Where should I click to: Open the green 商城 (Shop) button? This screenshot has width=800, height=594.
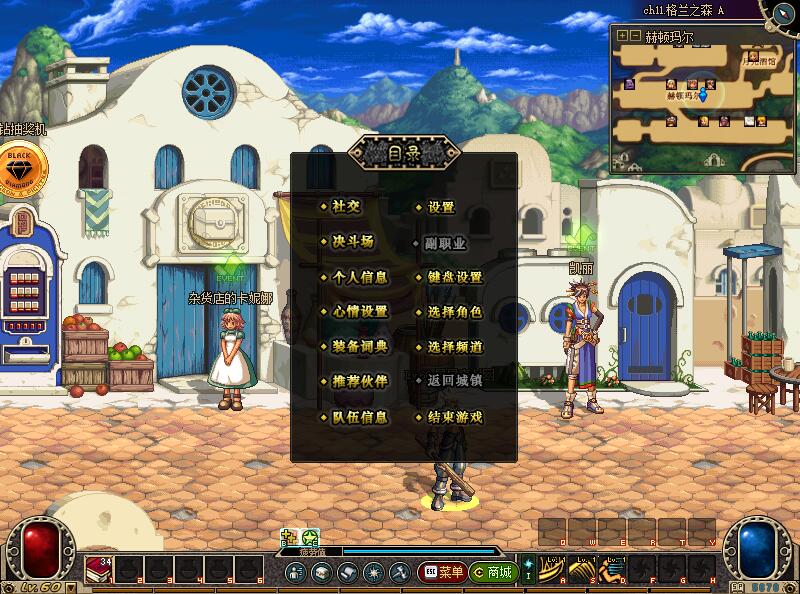tap(494, 573)
